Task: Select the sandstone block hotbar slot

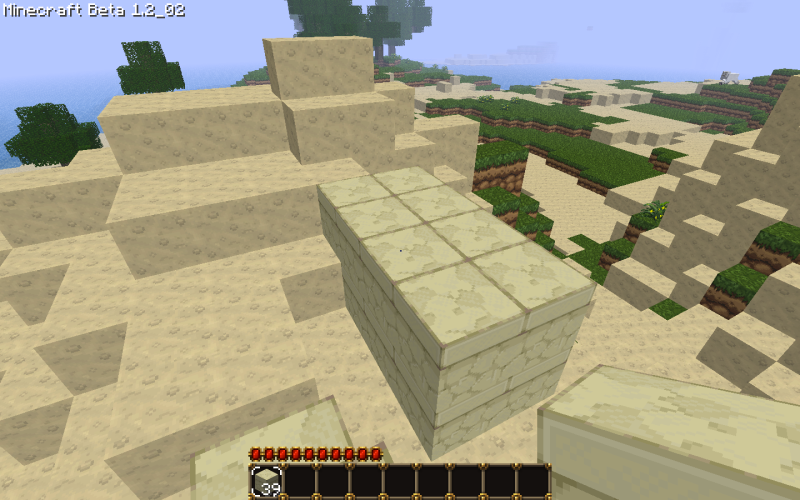Action: click(x=266, y=481)
